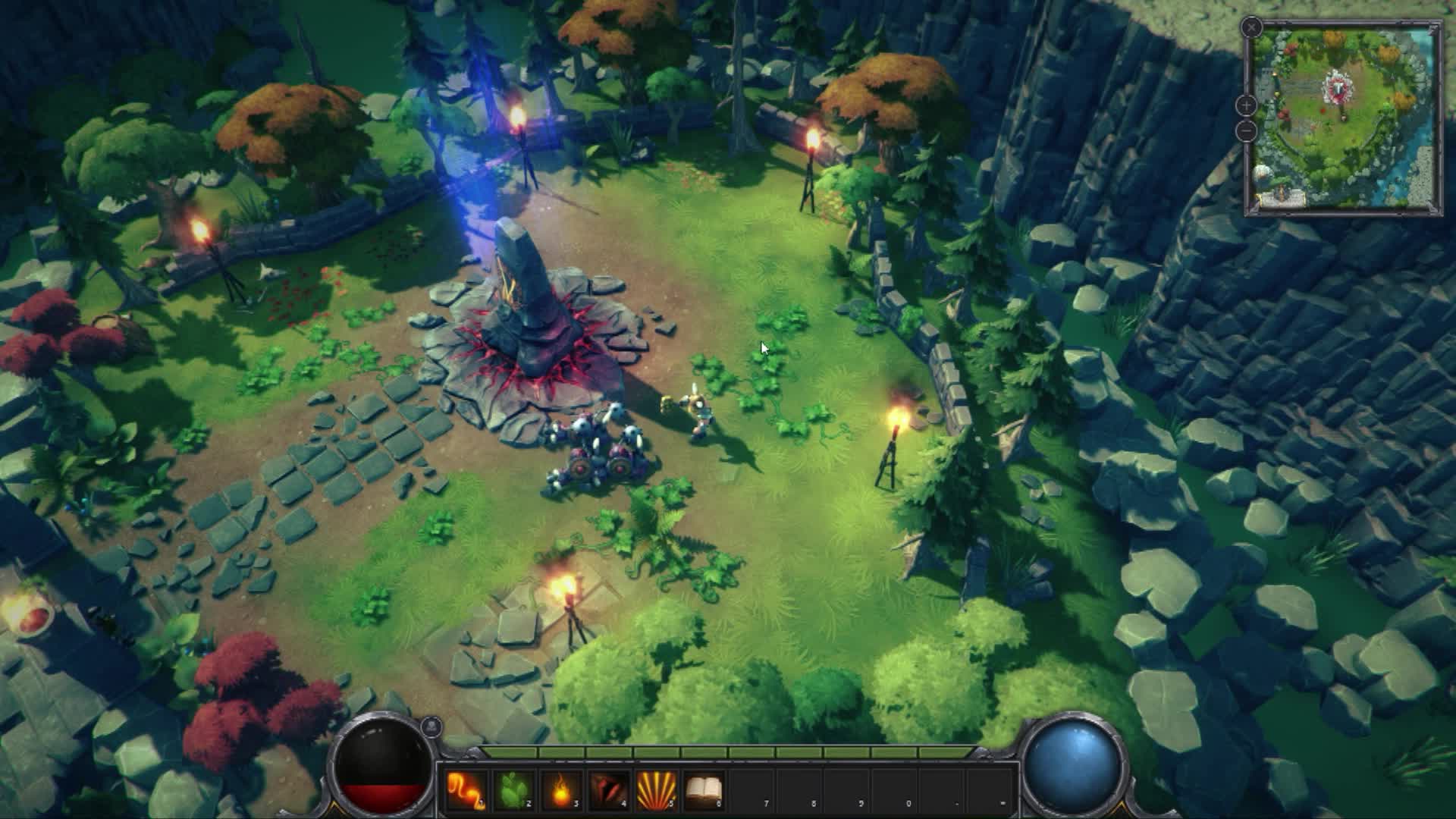Close the minimap with the X button
The image size is (1456, 819).
coord(1251,28)
